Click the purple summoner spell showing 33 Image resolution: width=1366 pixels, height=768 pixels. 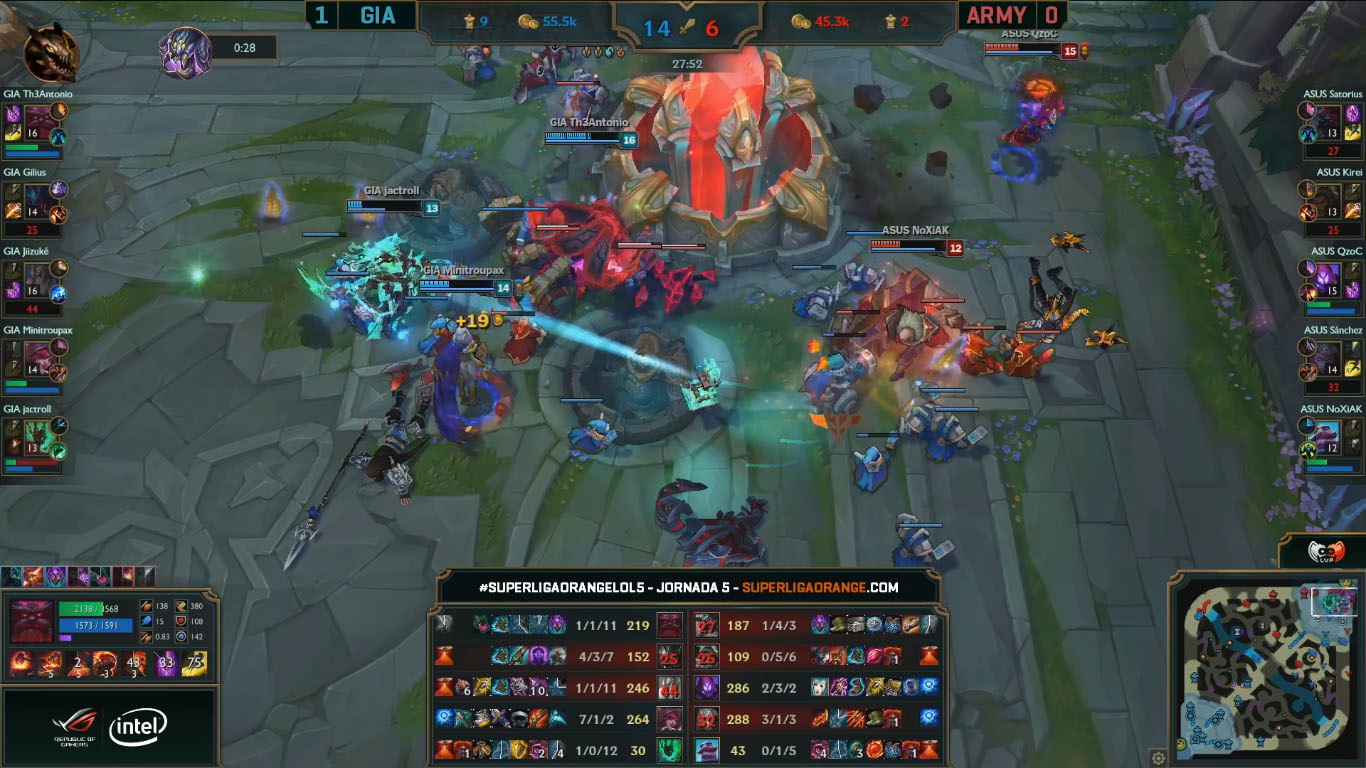(165, 662)
